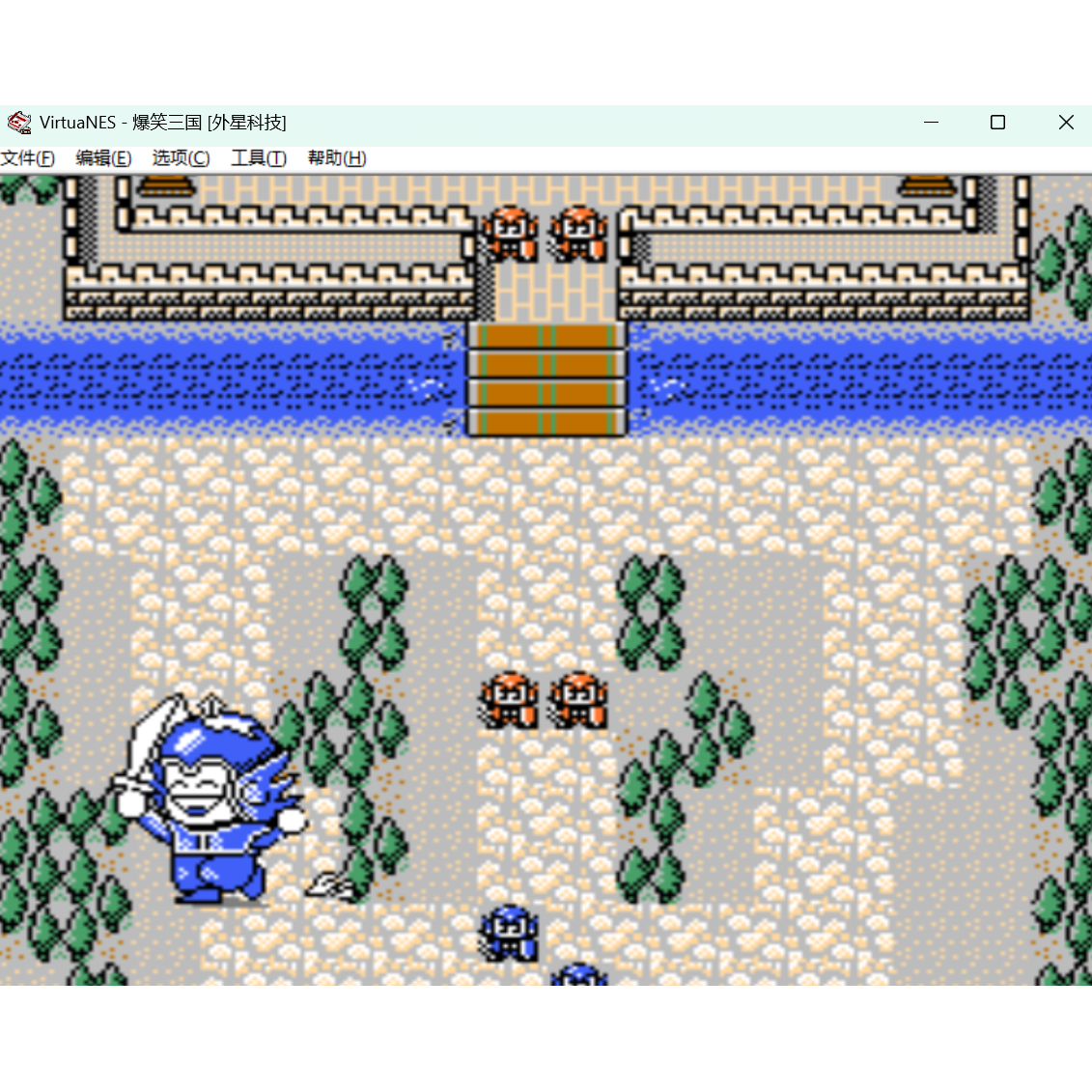Open the 文件(F) file menu
This screenshot has height=1092, width=1092.
coord(28,158)
